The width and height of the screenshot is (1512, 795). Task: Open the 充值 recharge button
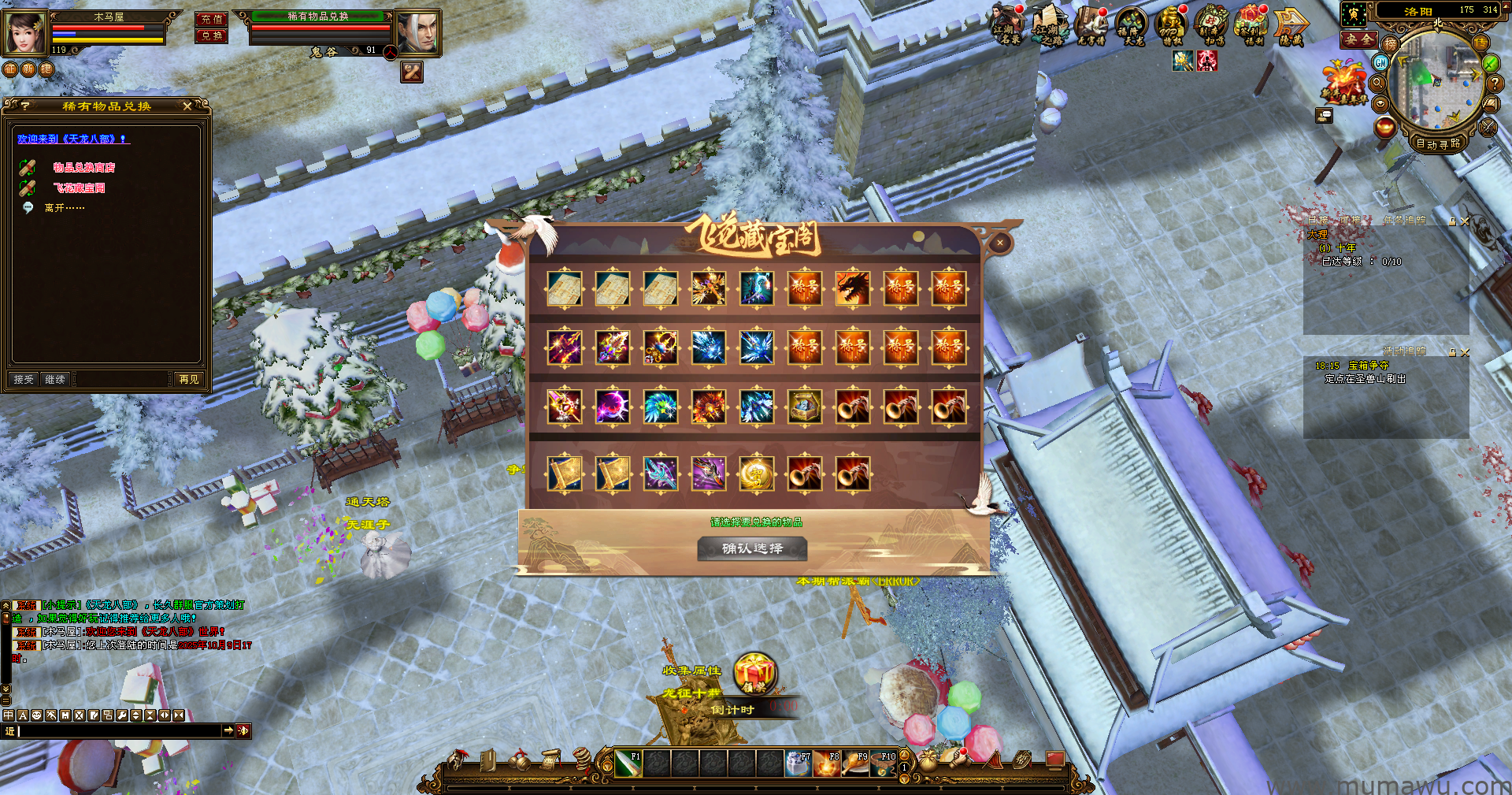tap(211, 19)
